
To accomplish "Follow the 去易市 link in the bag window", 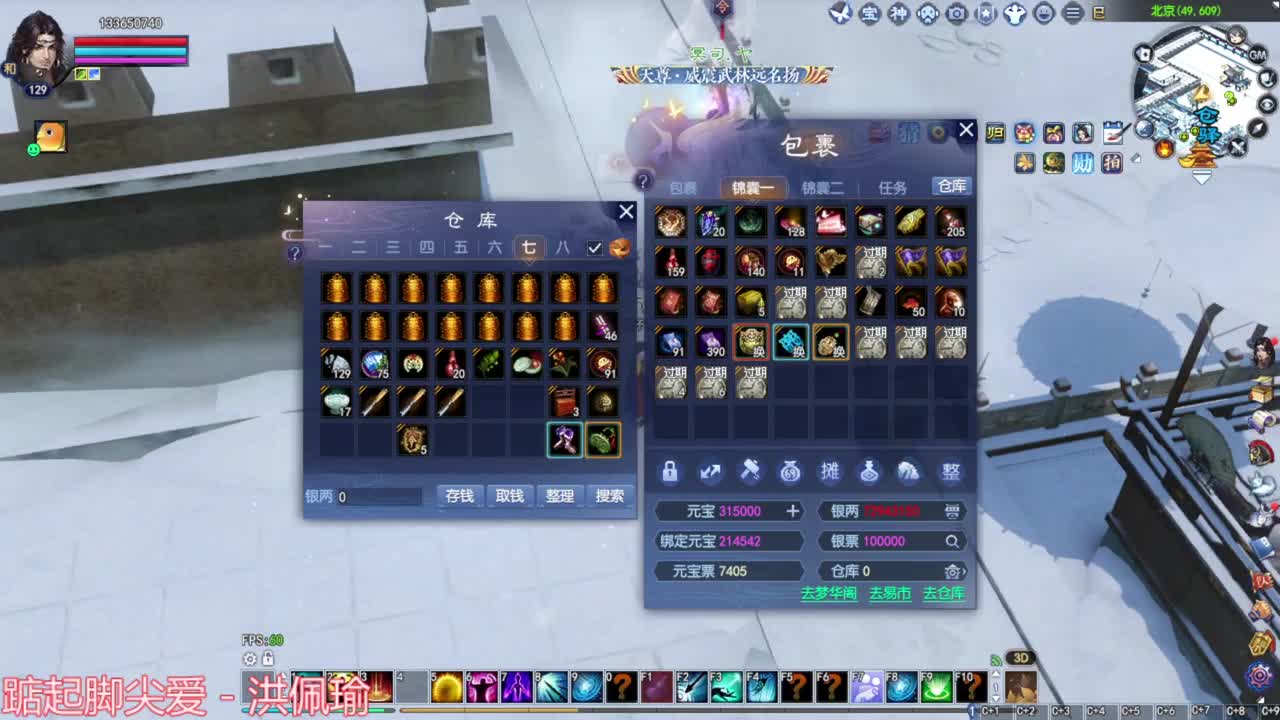I will tap(890, 593).
